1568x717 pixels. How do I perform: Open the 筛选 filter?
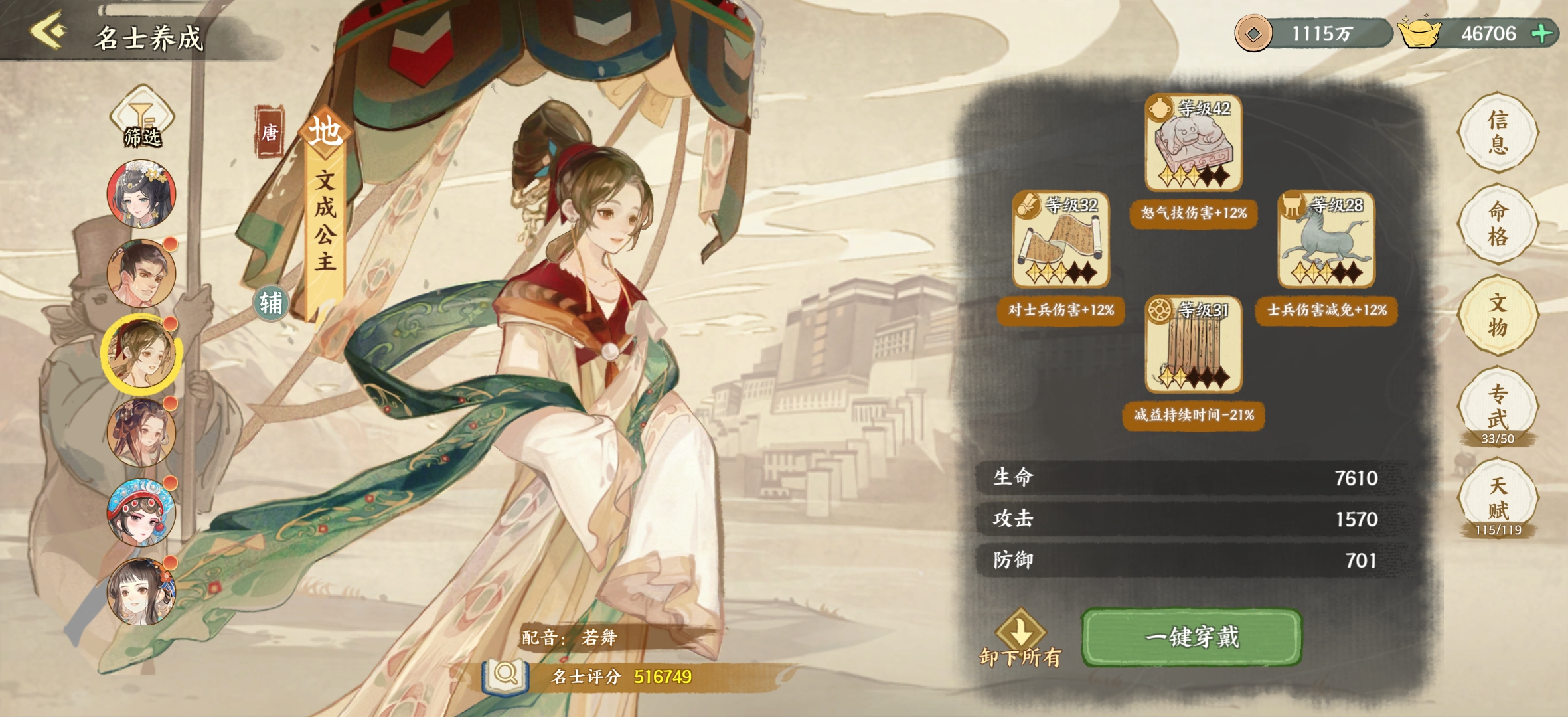tap(142, 118)
